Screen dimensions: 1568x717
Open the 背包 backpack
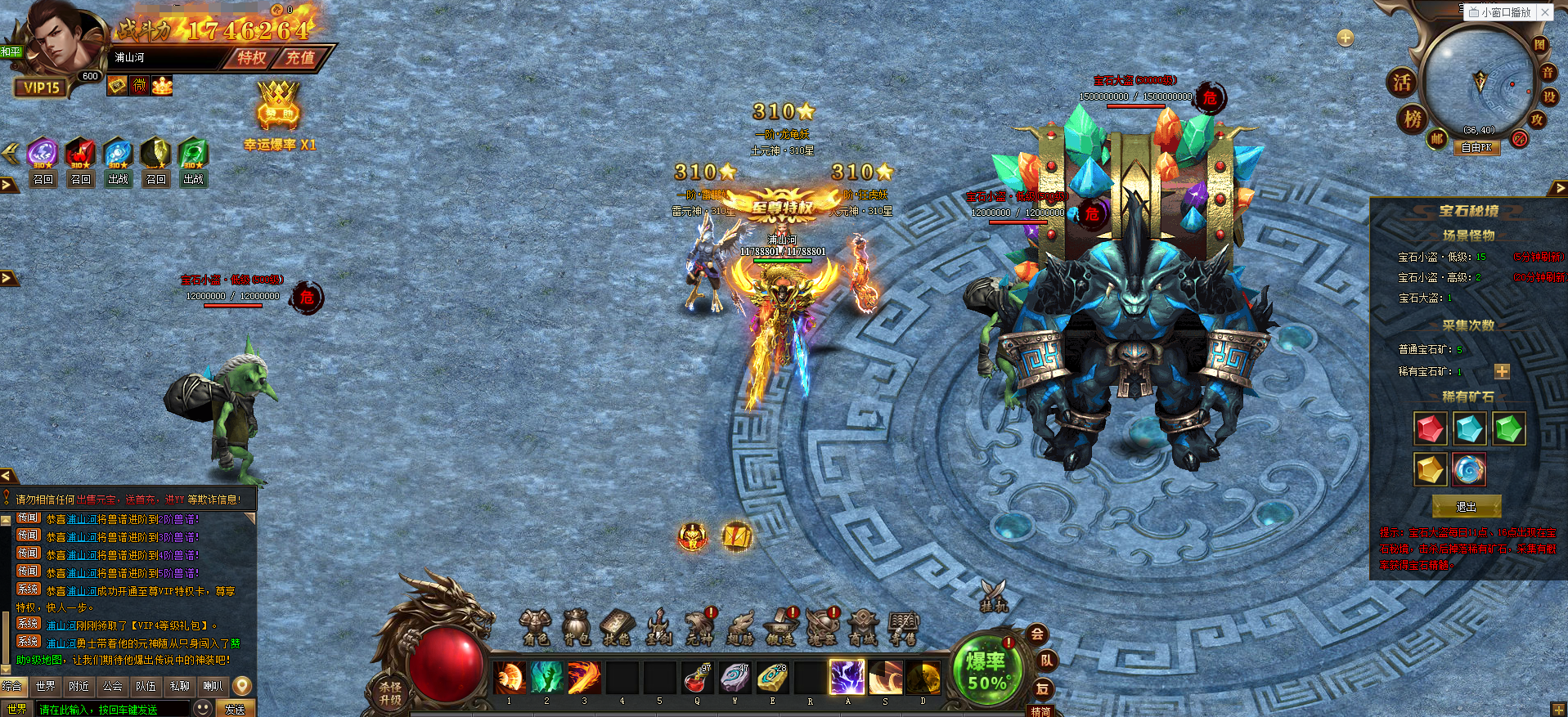pyautogui.click(x=576, y=628)
